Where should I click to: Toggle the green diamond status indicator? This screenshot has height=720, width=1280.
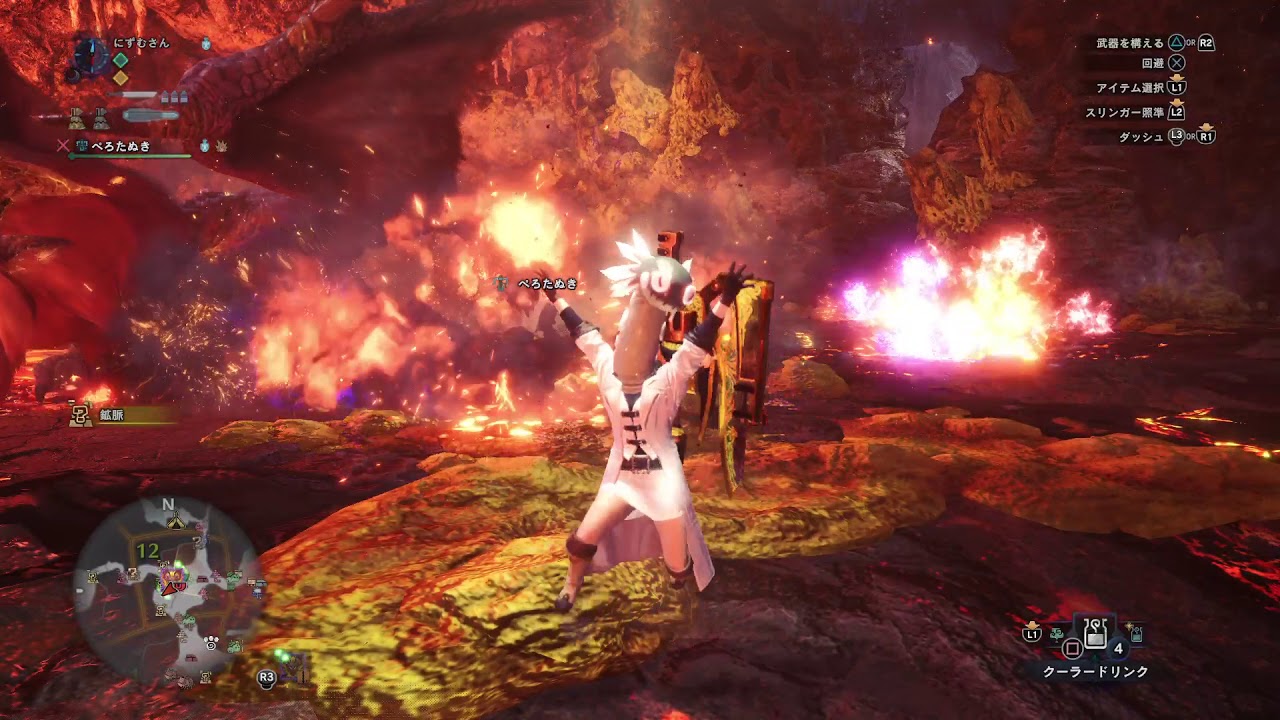[x=121, y=60]
